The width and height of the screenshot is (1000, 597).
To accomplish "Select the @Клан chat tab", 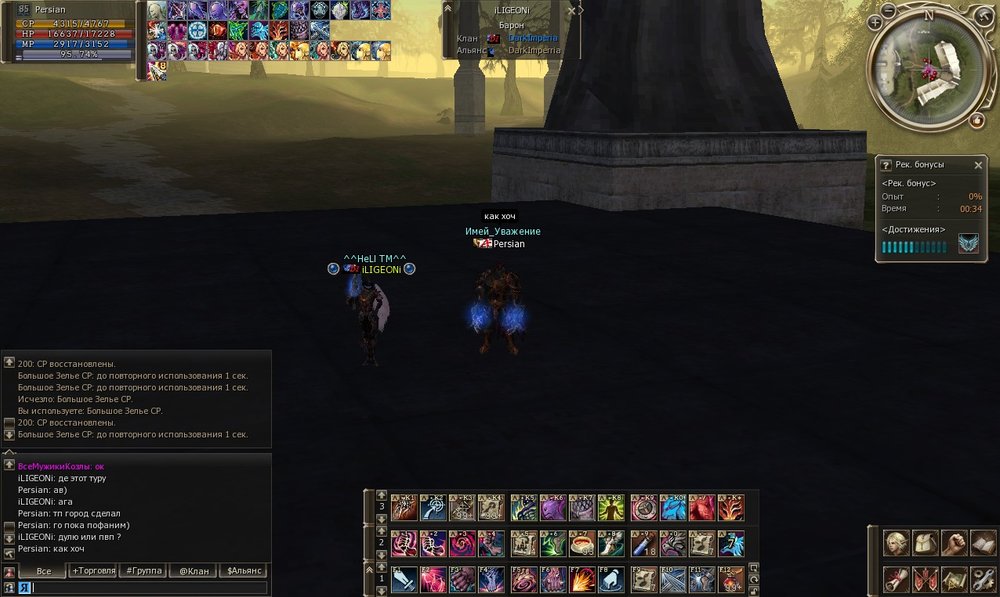I will pyautogui.click(x=193, y=570).
